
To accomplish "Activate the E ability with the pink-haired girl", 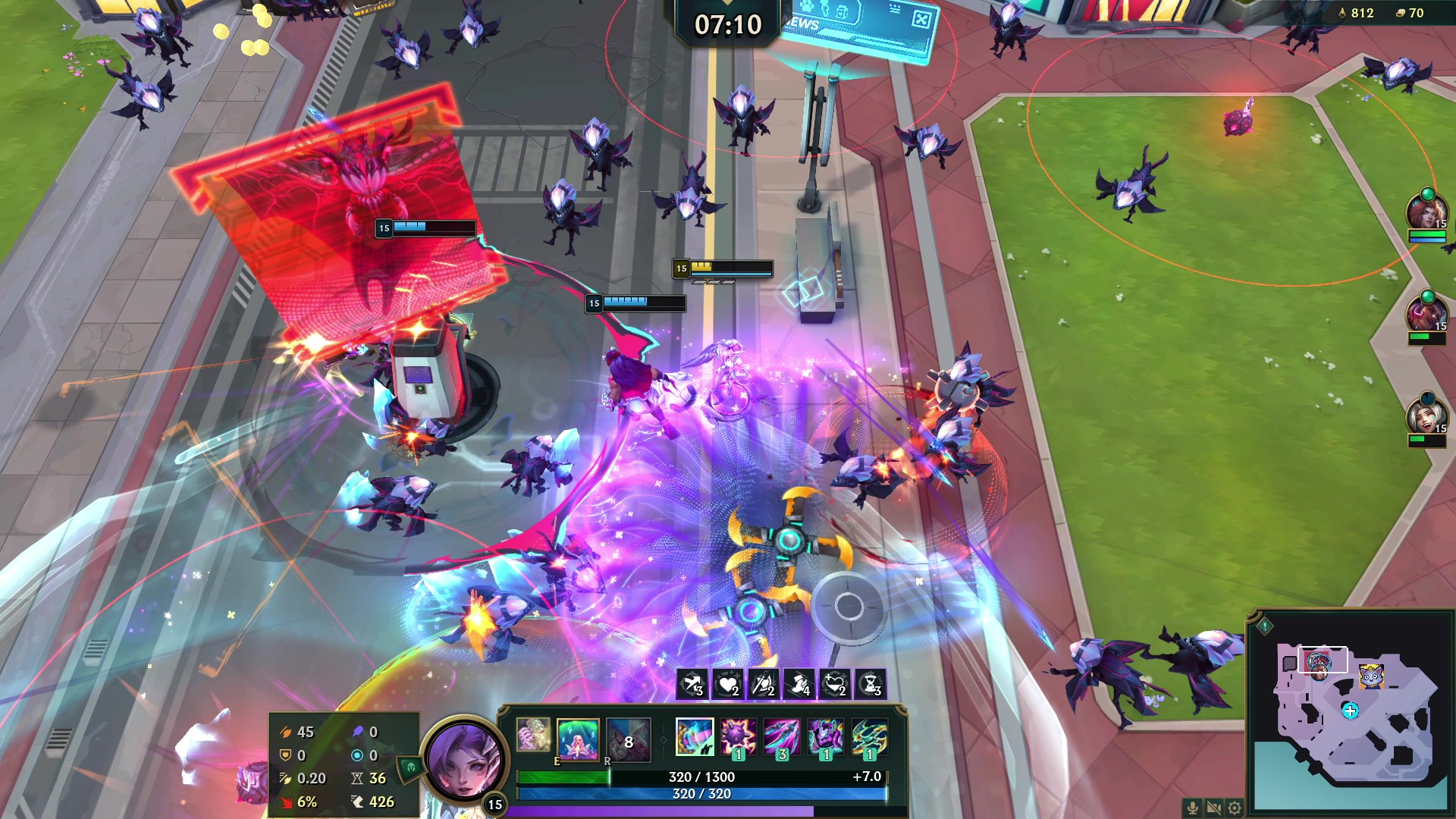I will (x=578, y=739).
